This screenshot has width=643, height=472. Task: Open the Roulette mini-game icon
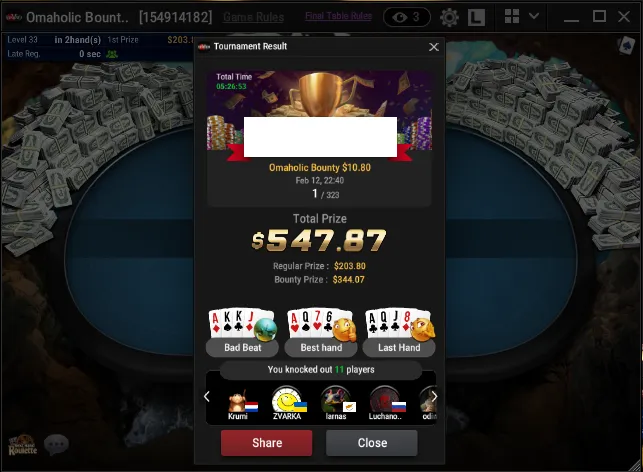coord(20,446)
